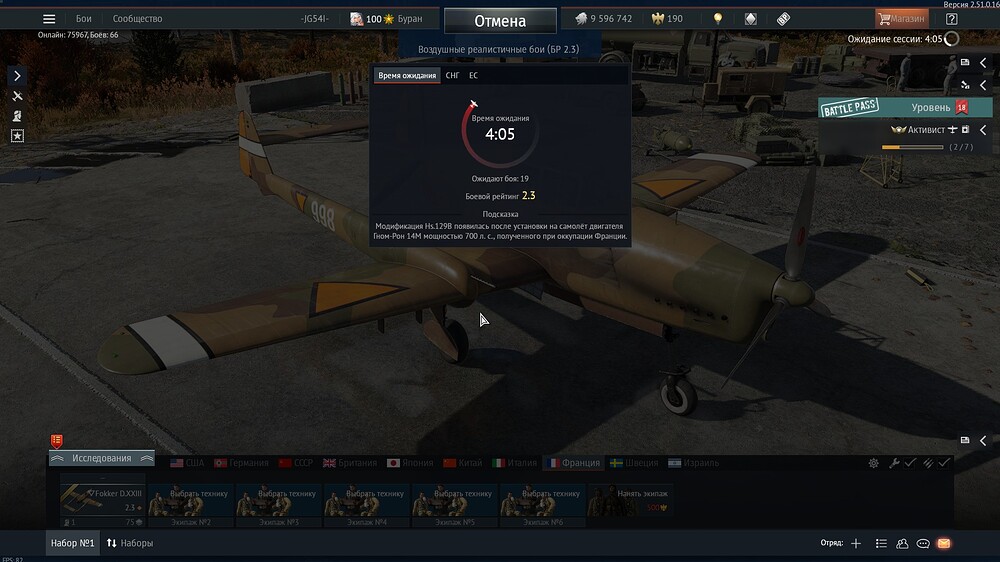Open the Сообщество menu
The height and width of the screenshot is (562, 1000).
(x=137, y=19)
